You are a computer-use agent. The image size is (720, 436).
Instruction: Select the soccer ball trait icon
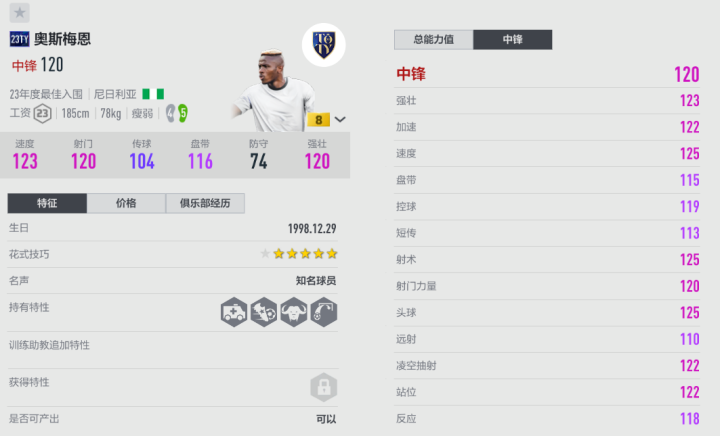click(264, 313)
